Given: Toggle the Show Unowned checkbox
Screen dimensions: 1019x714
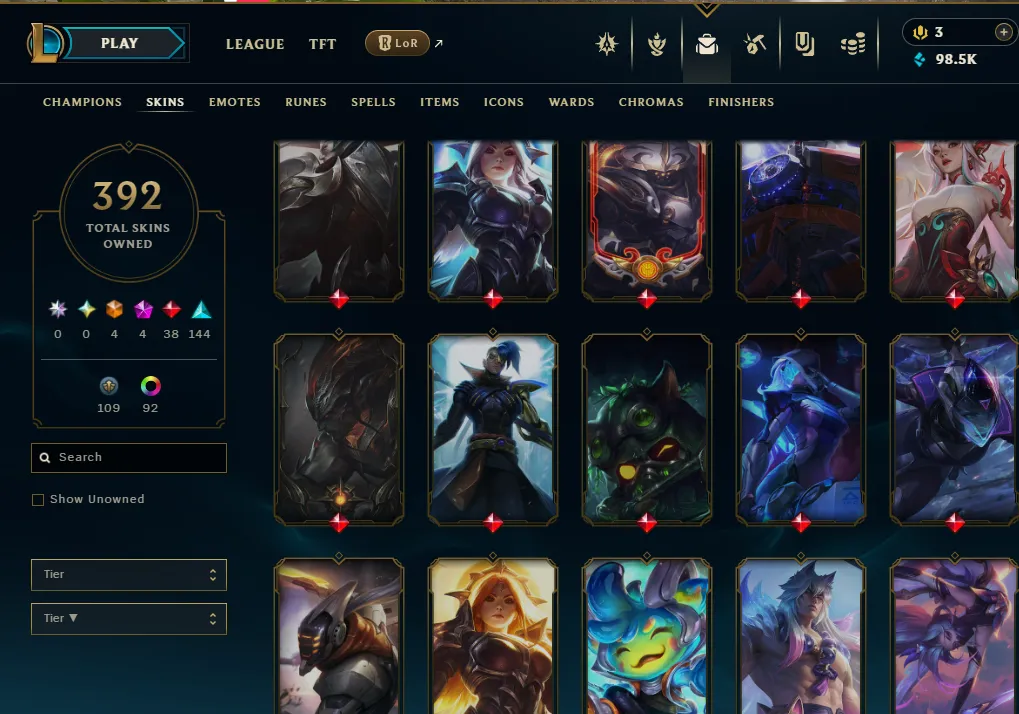Looking at the screenshot, I should coord(38,500).
